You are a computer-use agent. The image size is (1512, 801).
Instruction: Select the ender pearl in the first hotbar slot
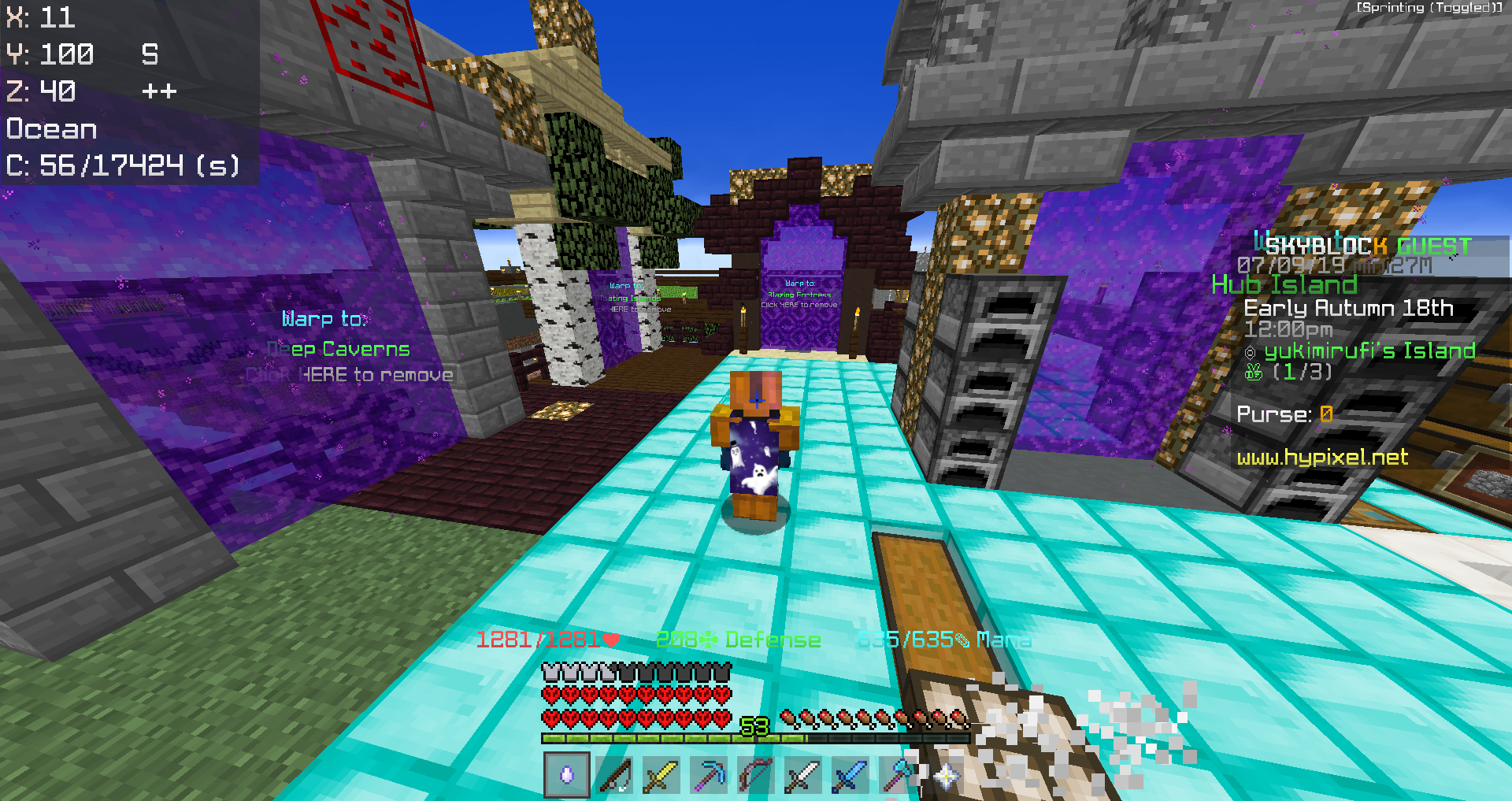[x=565, y=776]
